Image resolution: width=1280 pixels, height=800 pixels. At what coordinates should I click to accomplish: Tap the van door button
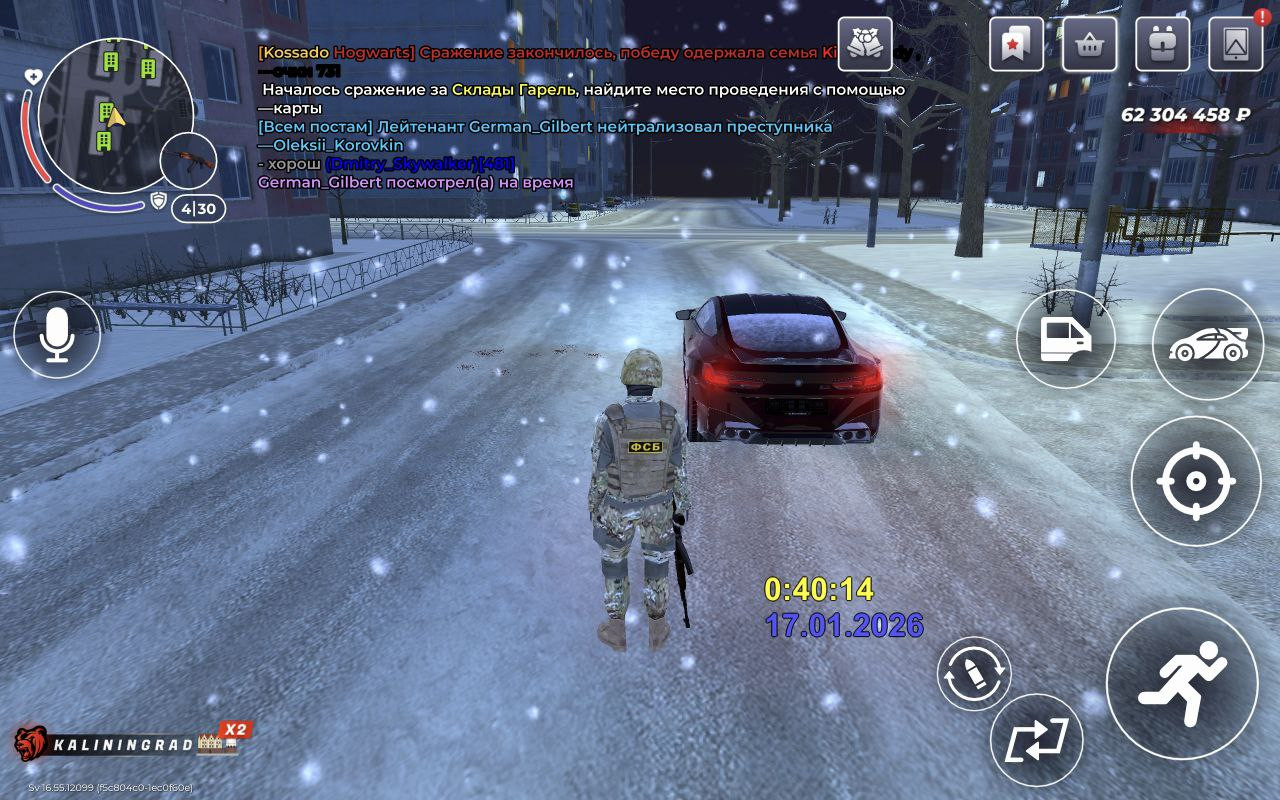pos(1065,339)
